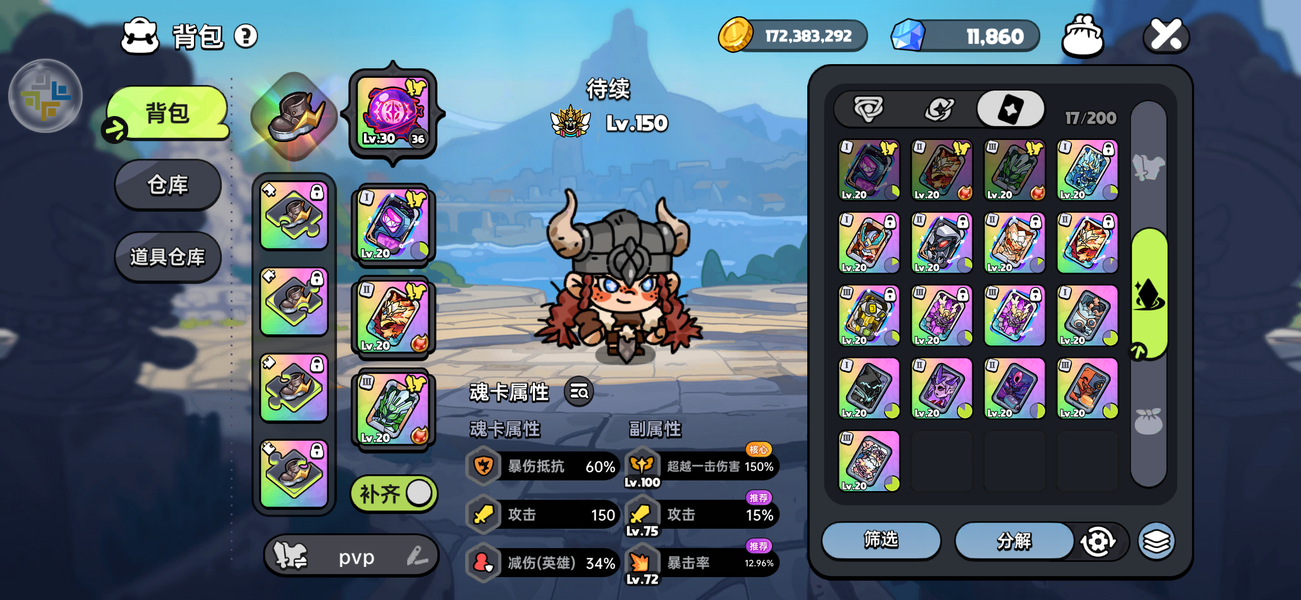Click the gold coin currency counter

[x=793, y=36]
